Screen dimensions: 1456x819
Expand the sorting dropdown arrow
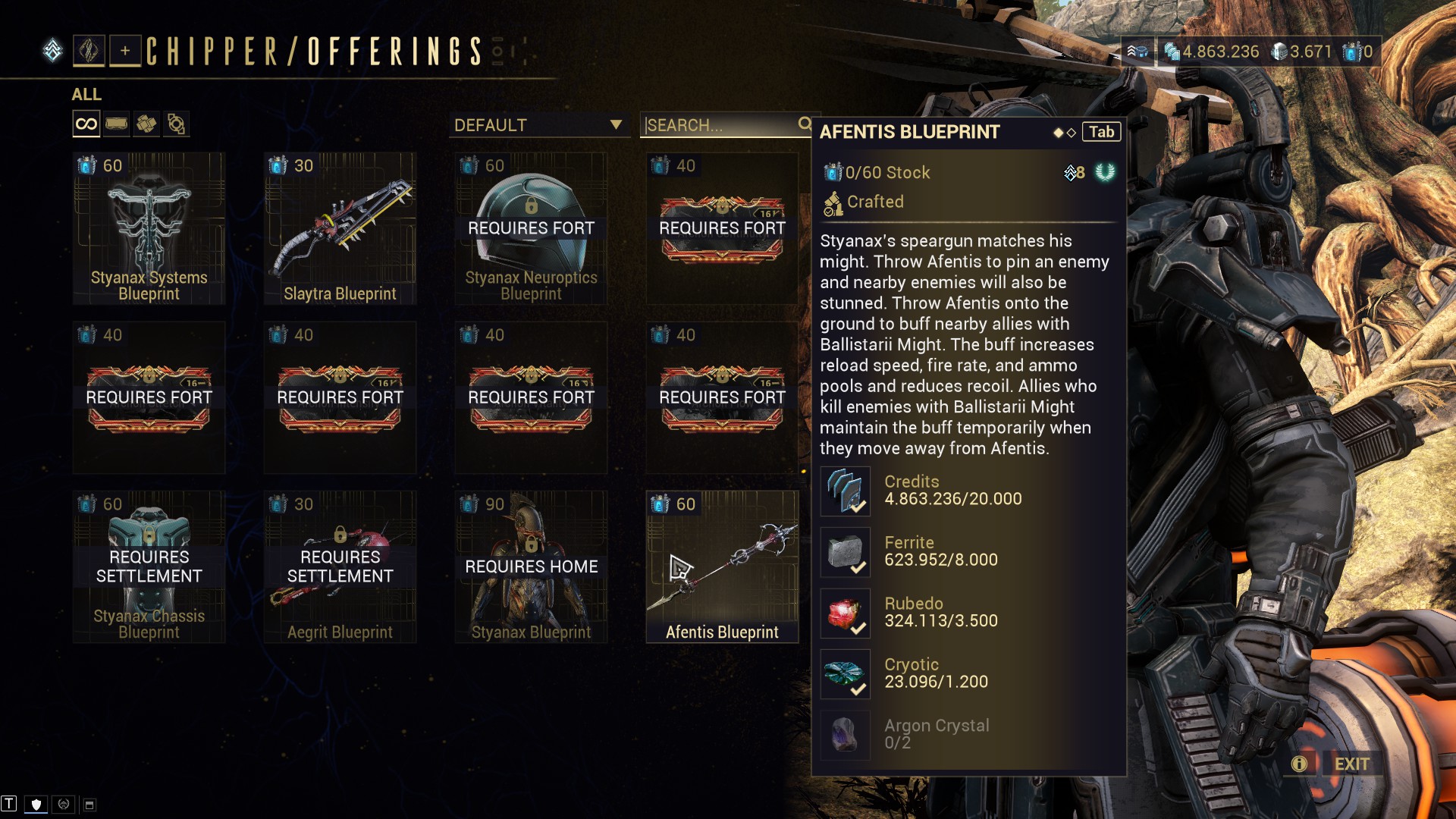(617, 125)
